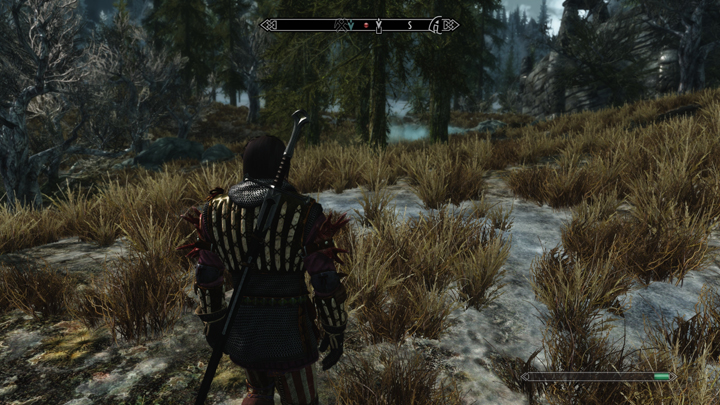Click the South heading letter on compass
Viewport: 720px width, 405px height.
pos(409,25)
